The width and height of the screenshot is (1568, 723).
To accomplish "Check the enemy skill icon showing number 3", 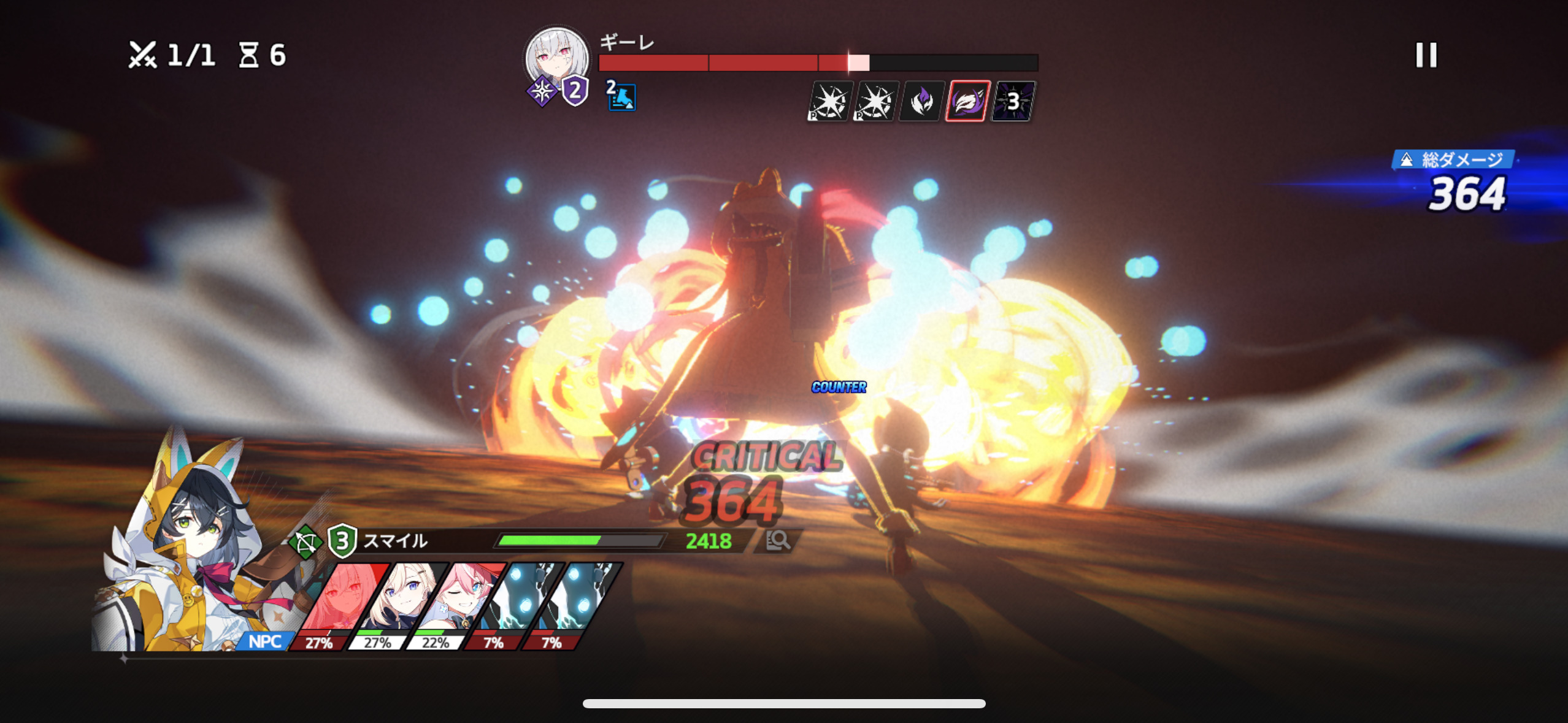I will pos(1013,101).
